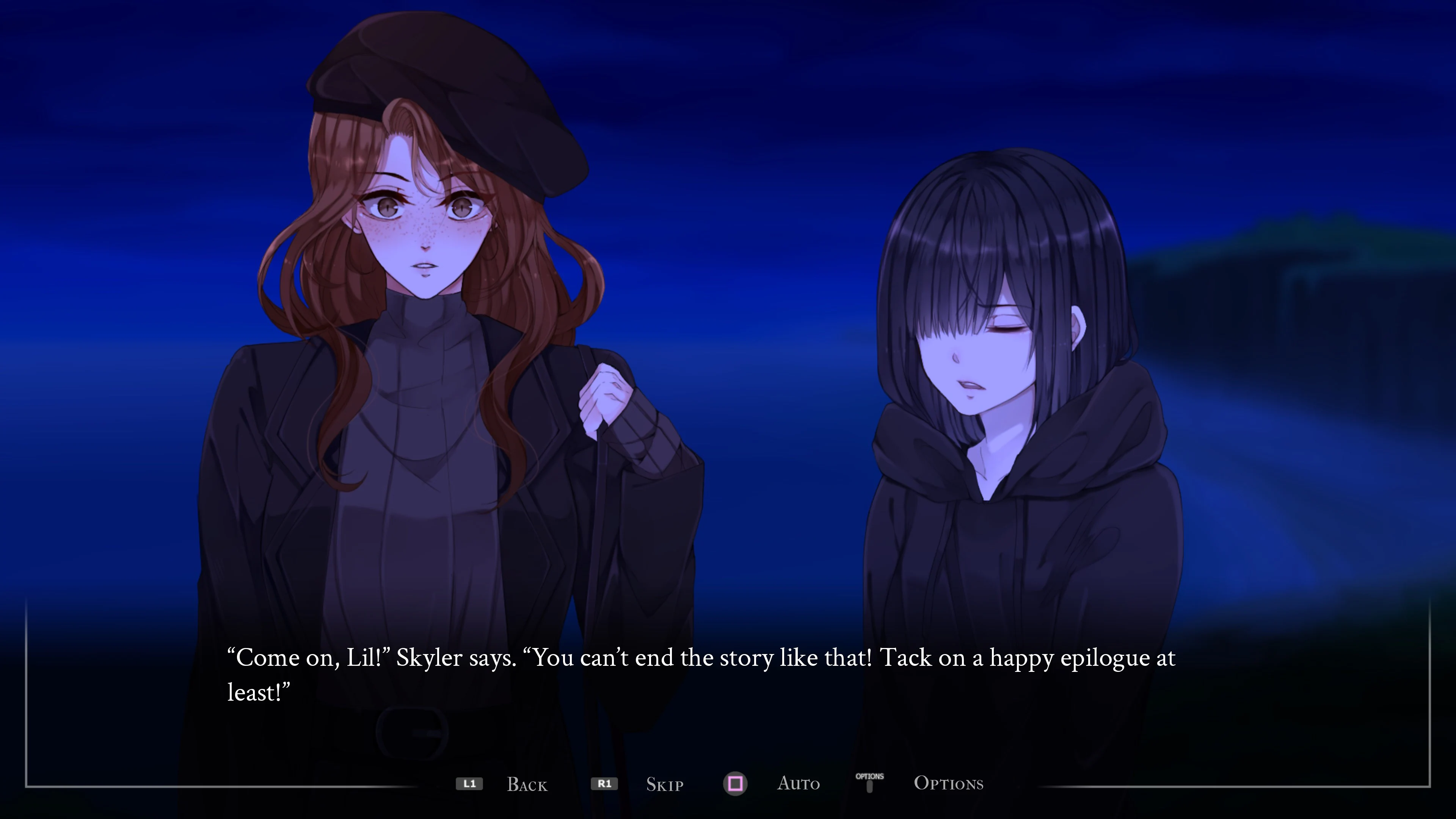Tap the L1 icon to rewind dialogue
The height and width of the screenshot is (819, 1456).
[x=469, y=784]
